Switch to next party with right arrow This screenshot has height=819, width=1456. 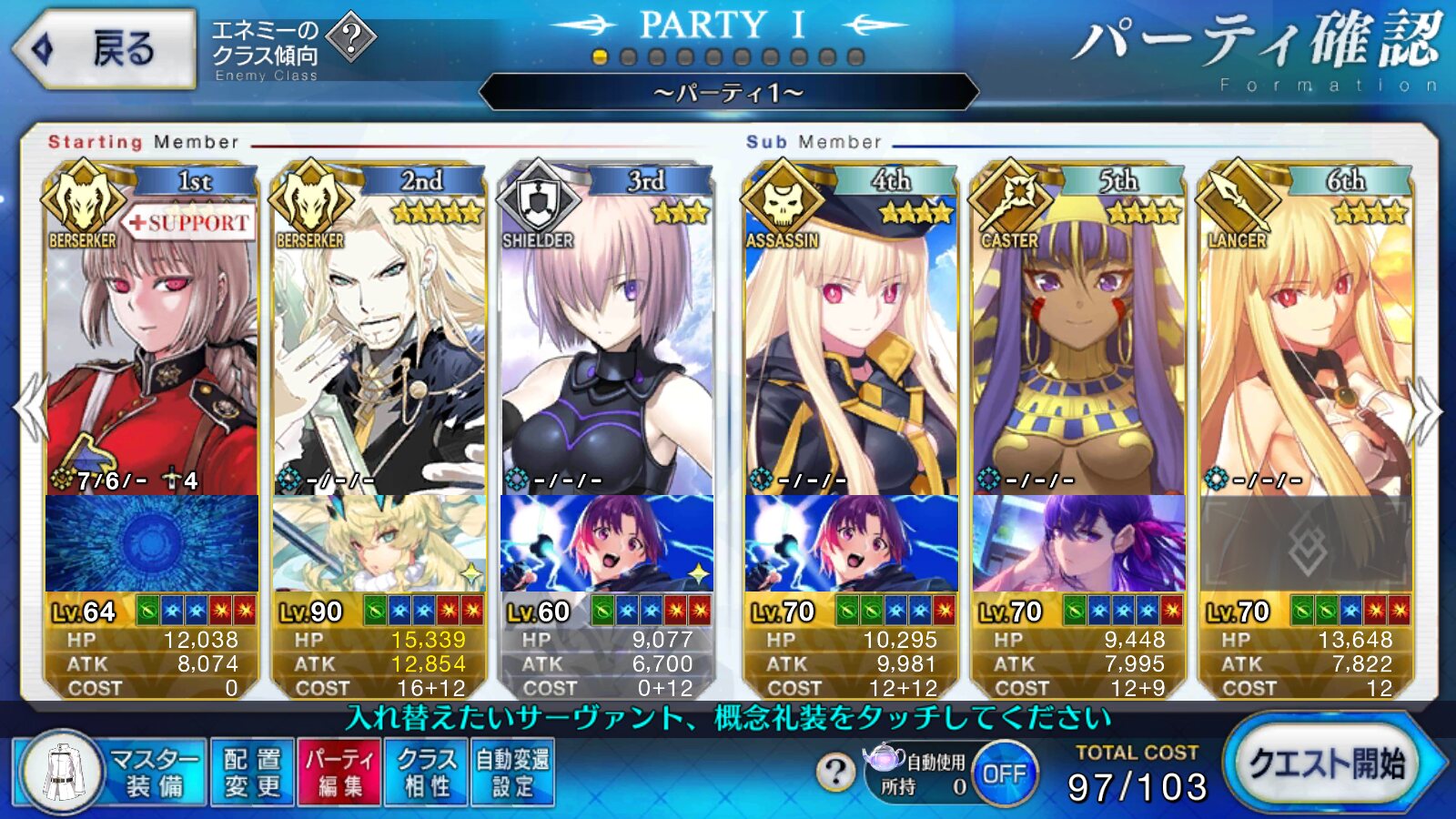pos(1427,409)
